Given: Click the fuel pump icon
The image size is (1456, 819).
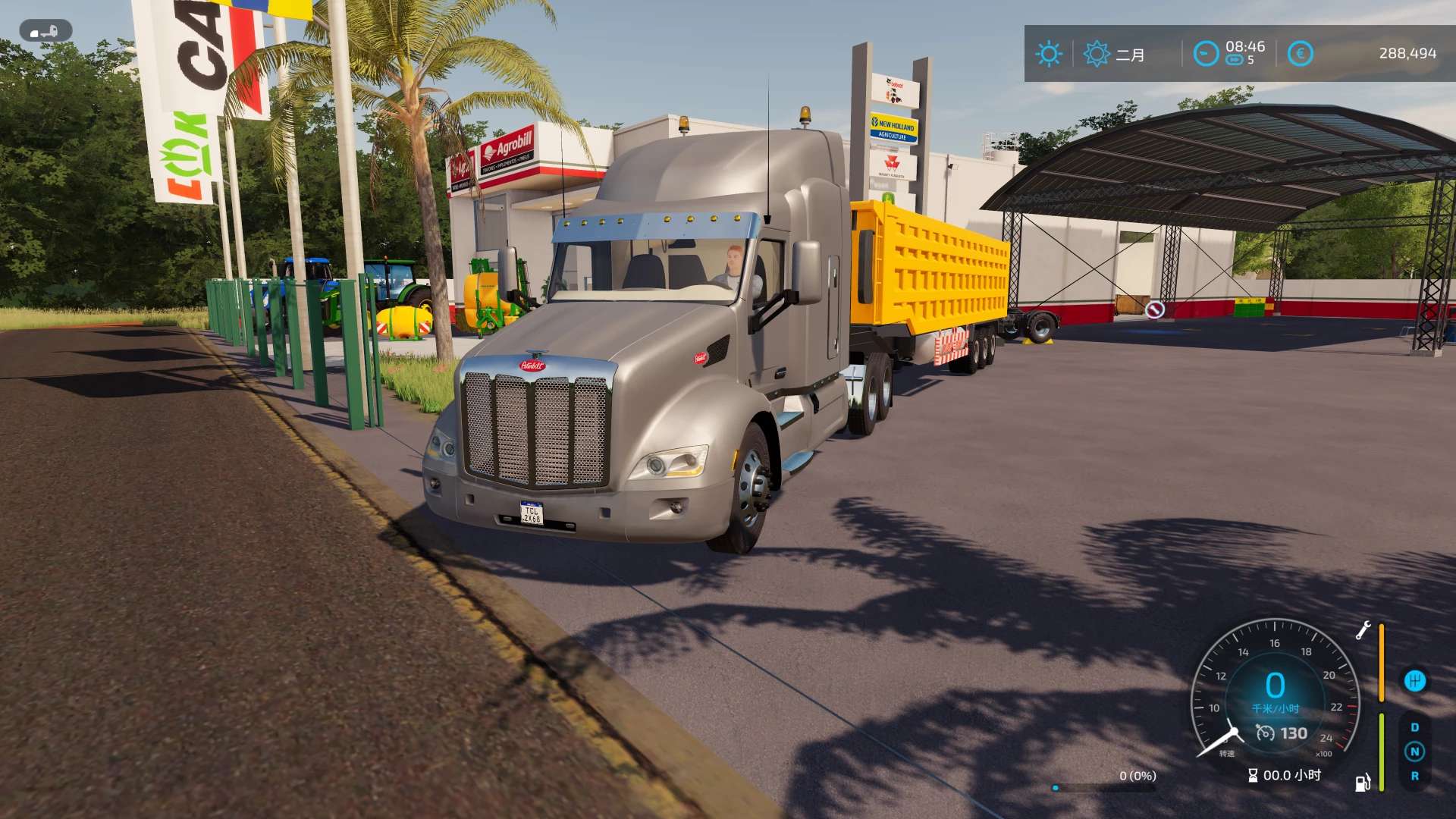Looking at the screenshot, I should pyautogui.click(x=1363, y=783).
